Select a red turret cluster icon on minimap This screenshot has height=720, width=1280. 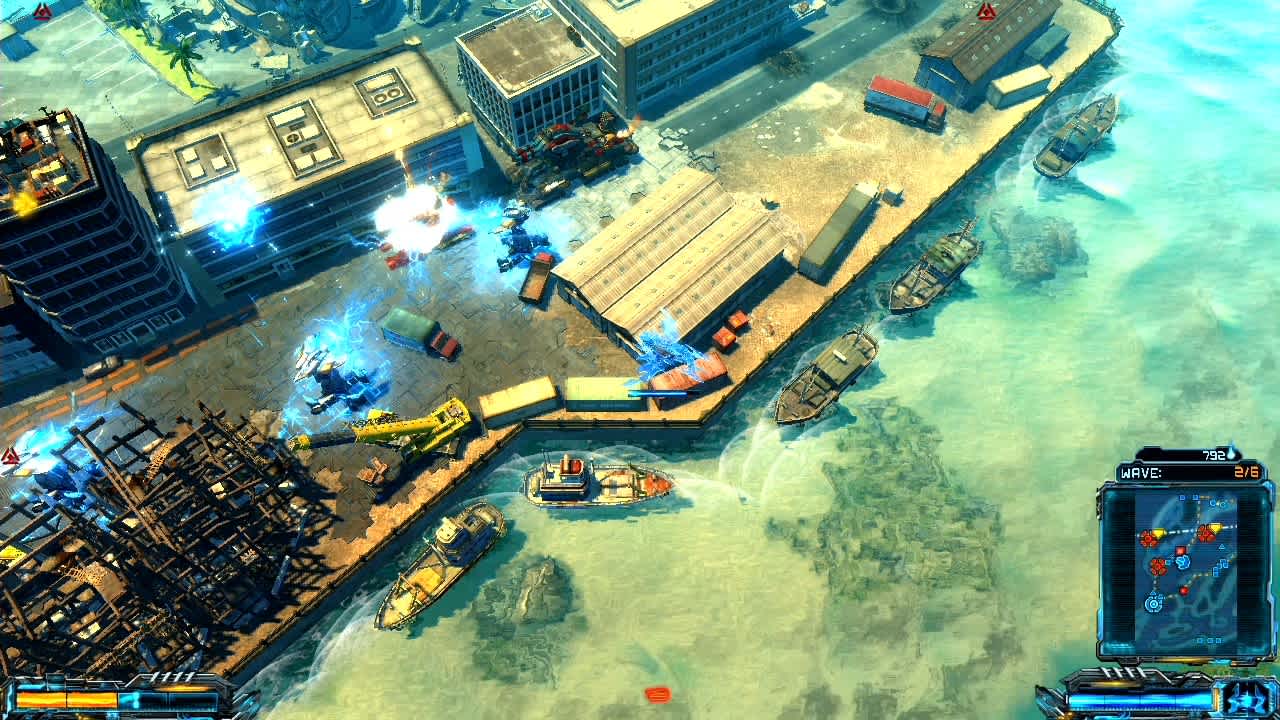[x=1149, y=537]
